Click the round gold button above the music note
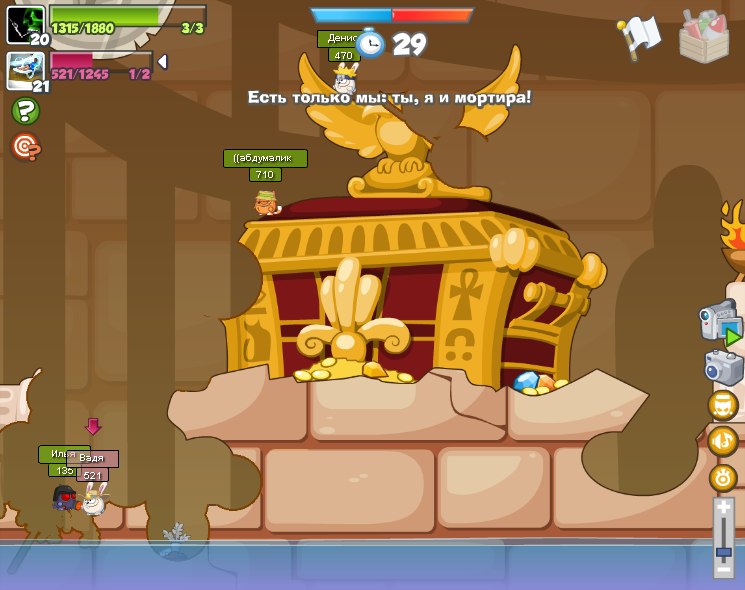Image resolution: width=745 pixels, height=590 pixels. [x=722, y=405]
